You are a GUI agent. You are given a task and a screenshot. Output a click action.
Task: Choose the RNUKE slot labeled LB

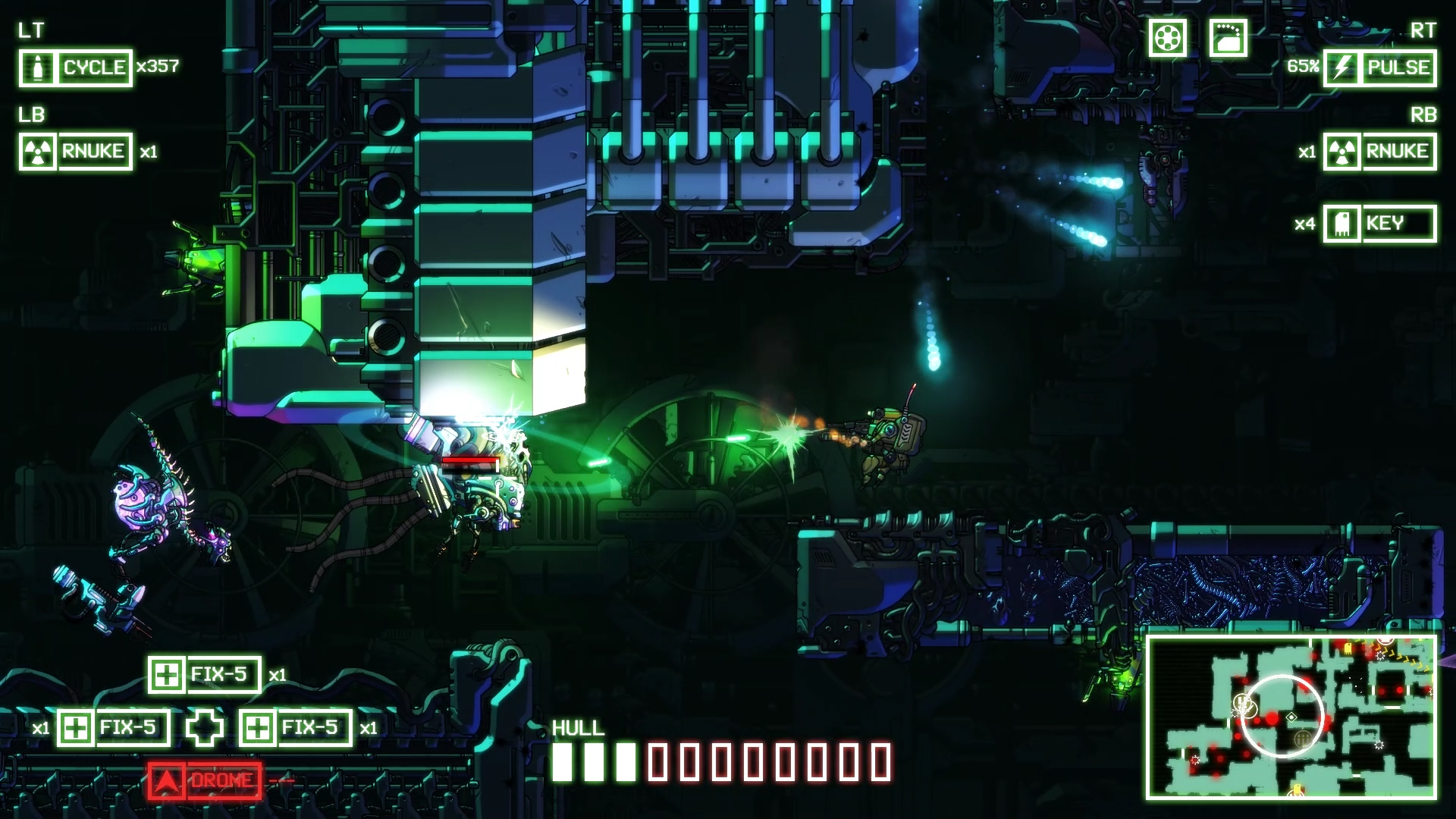point(76,152)
